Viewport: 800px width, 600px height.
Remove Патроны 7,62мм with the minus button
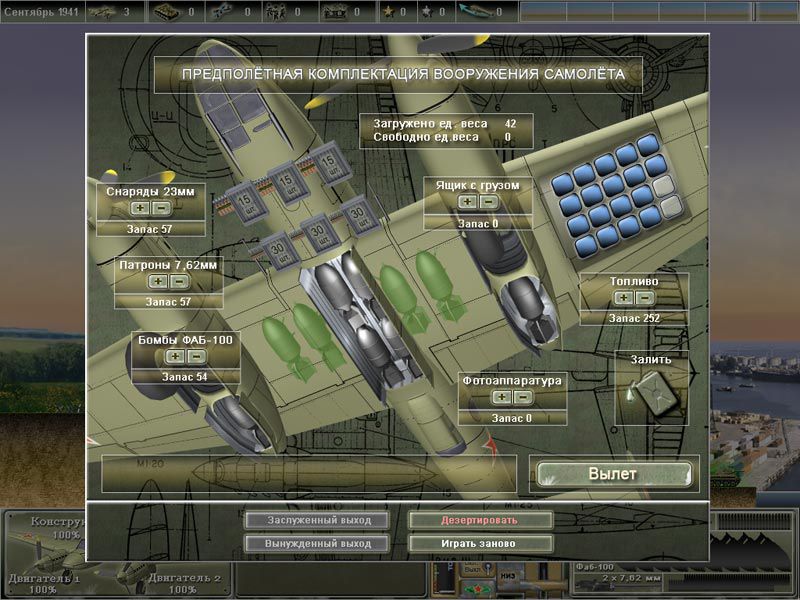[177, 281]
